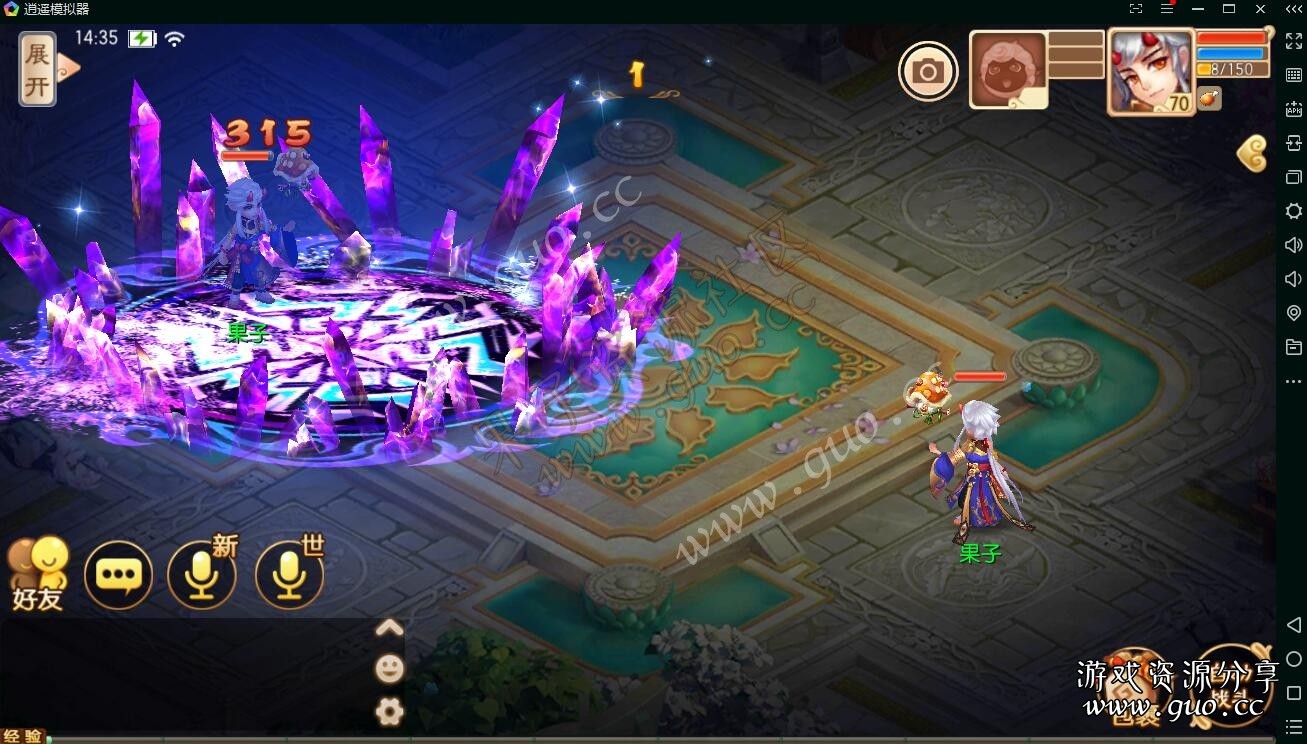Open the horned player character portrait

(x=1151, y=71)
